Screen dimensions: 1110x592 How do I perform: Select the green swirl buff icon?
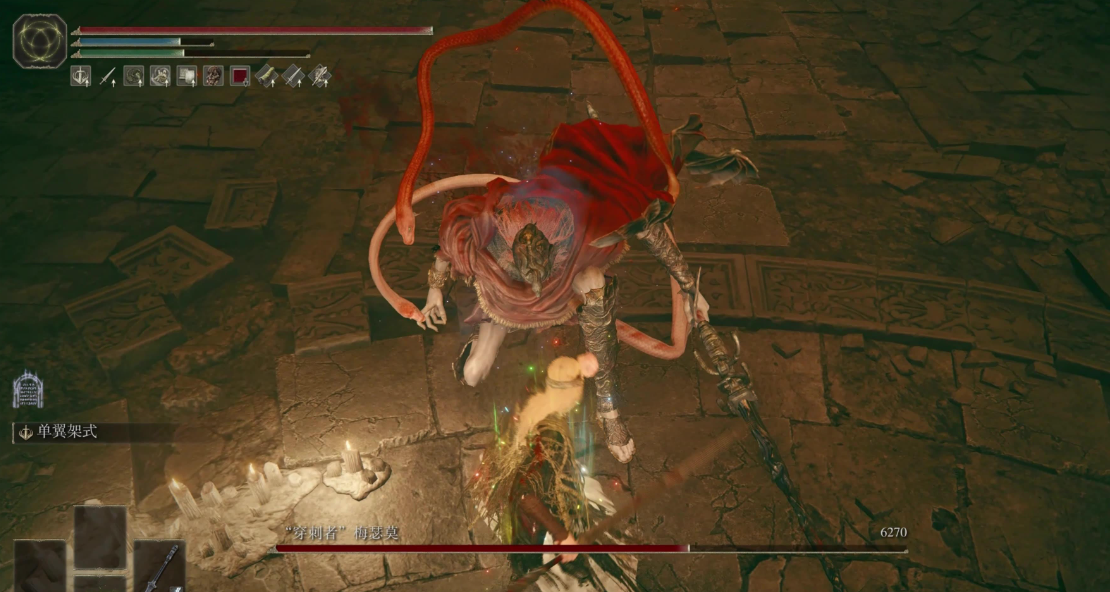click(133, 75)
